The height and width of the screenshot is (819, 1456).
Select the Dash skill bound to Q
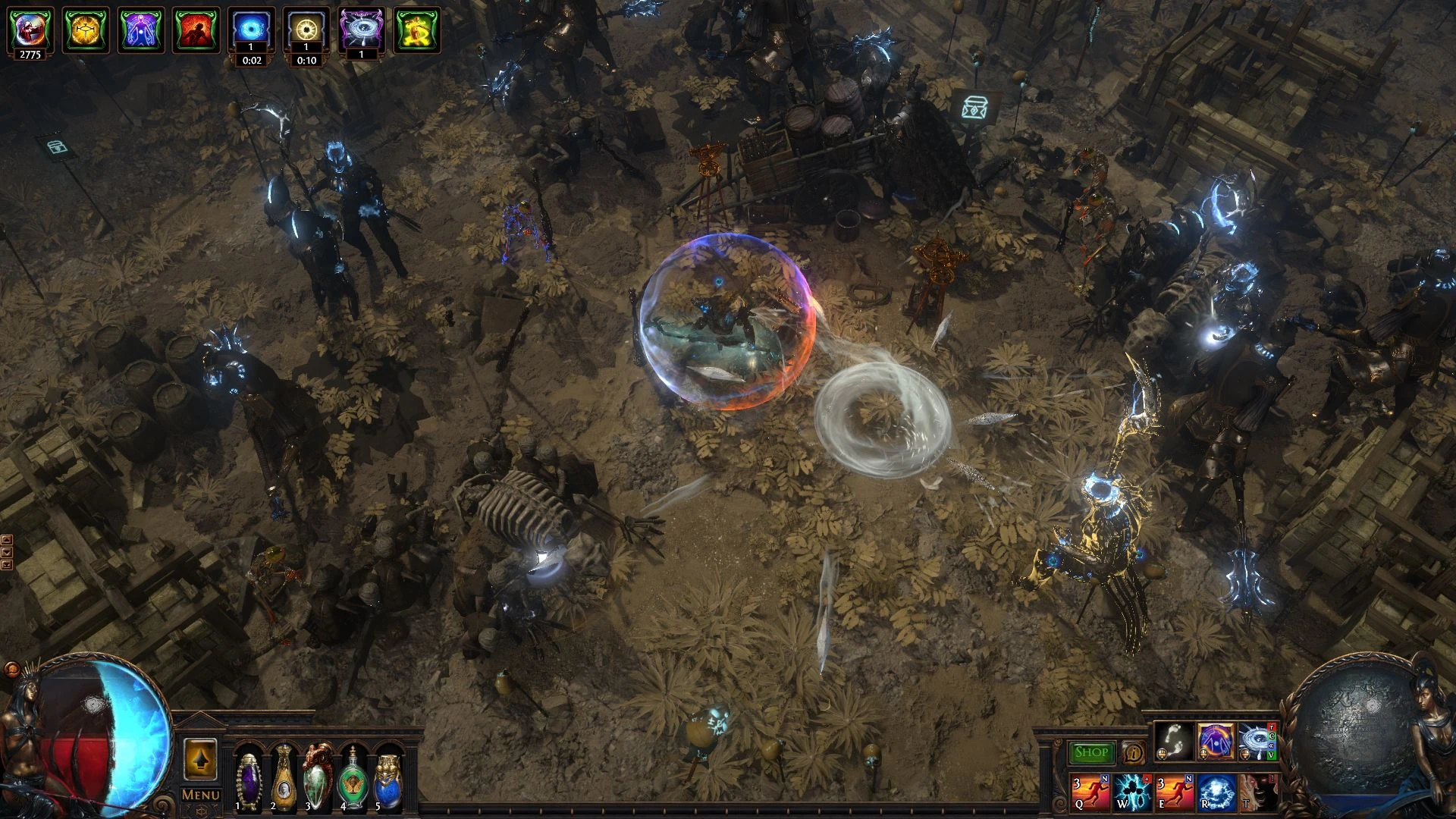pyautogui.click(x=1090, y=794)
